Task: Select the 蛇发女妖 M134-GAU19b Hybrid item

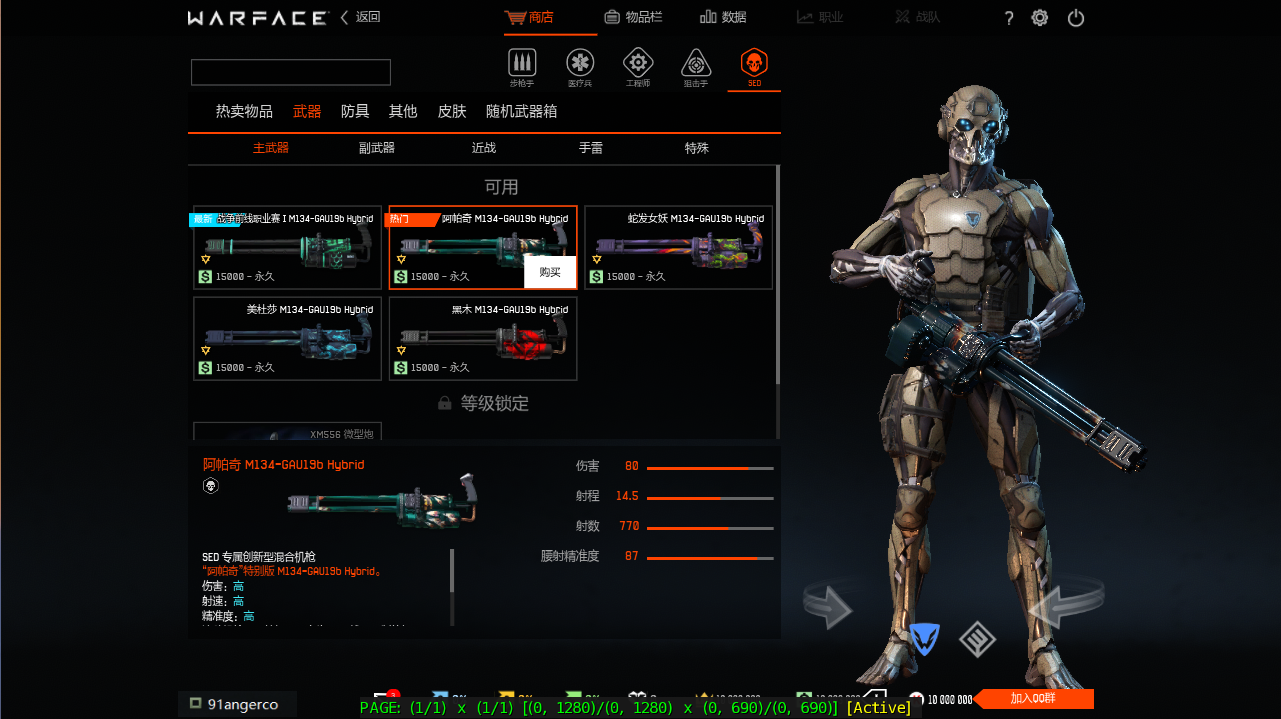Action: [678, 247]
